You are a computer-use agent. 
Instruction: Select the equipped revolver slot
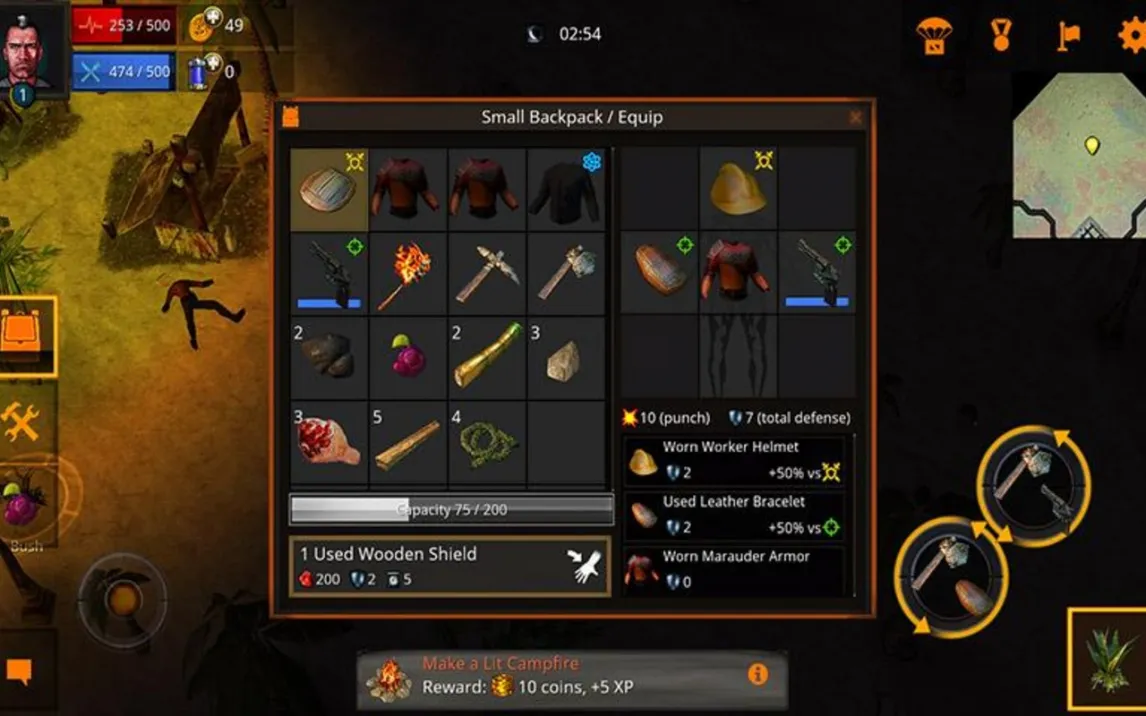pyautogui.click(x=817, y=272)
